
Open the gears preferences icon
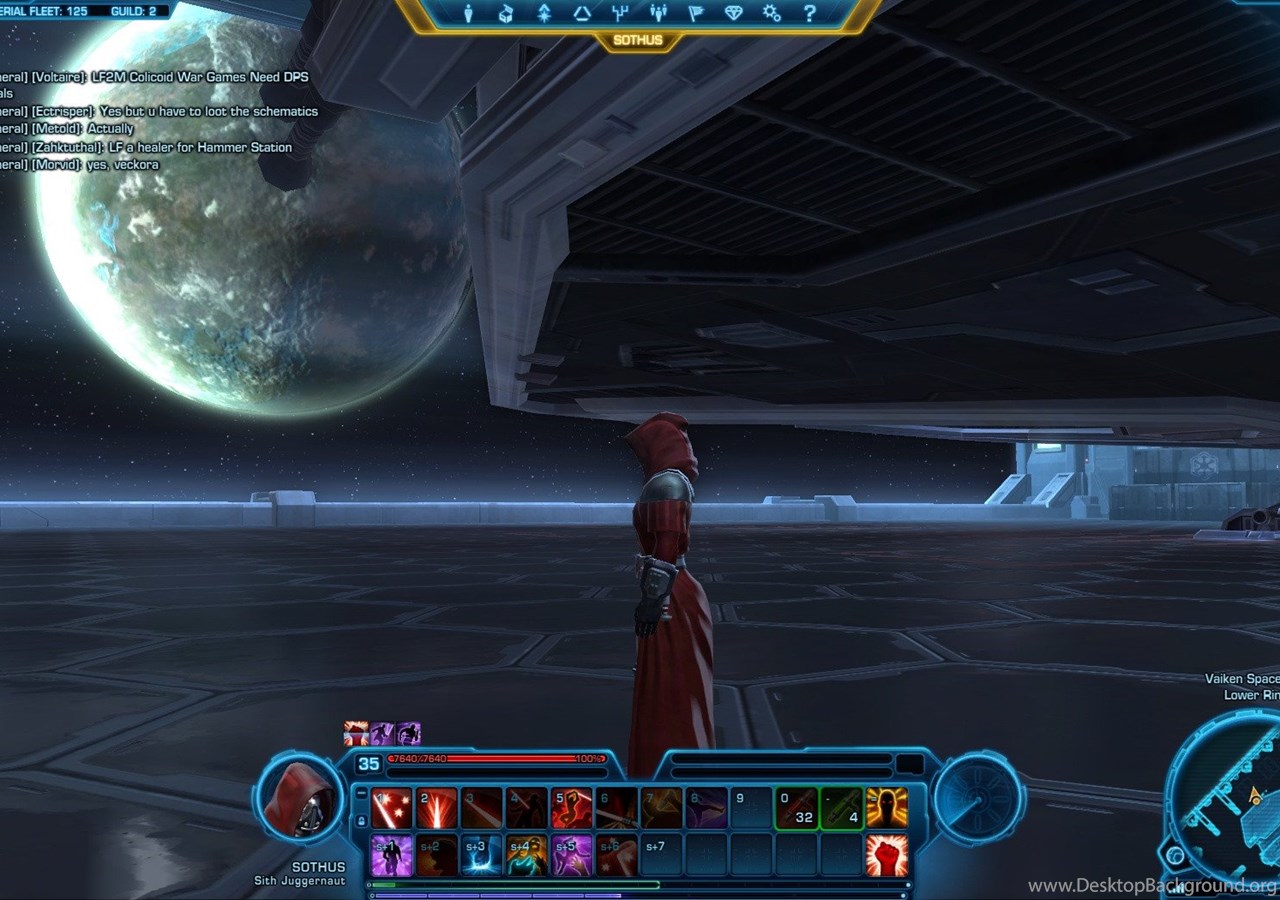tap(772, 13)
